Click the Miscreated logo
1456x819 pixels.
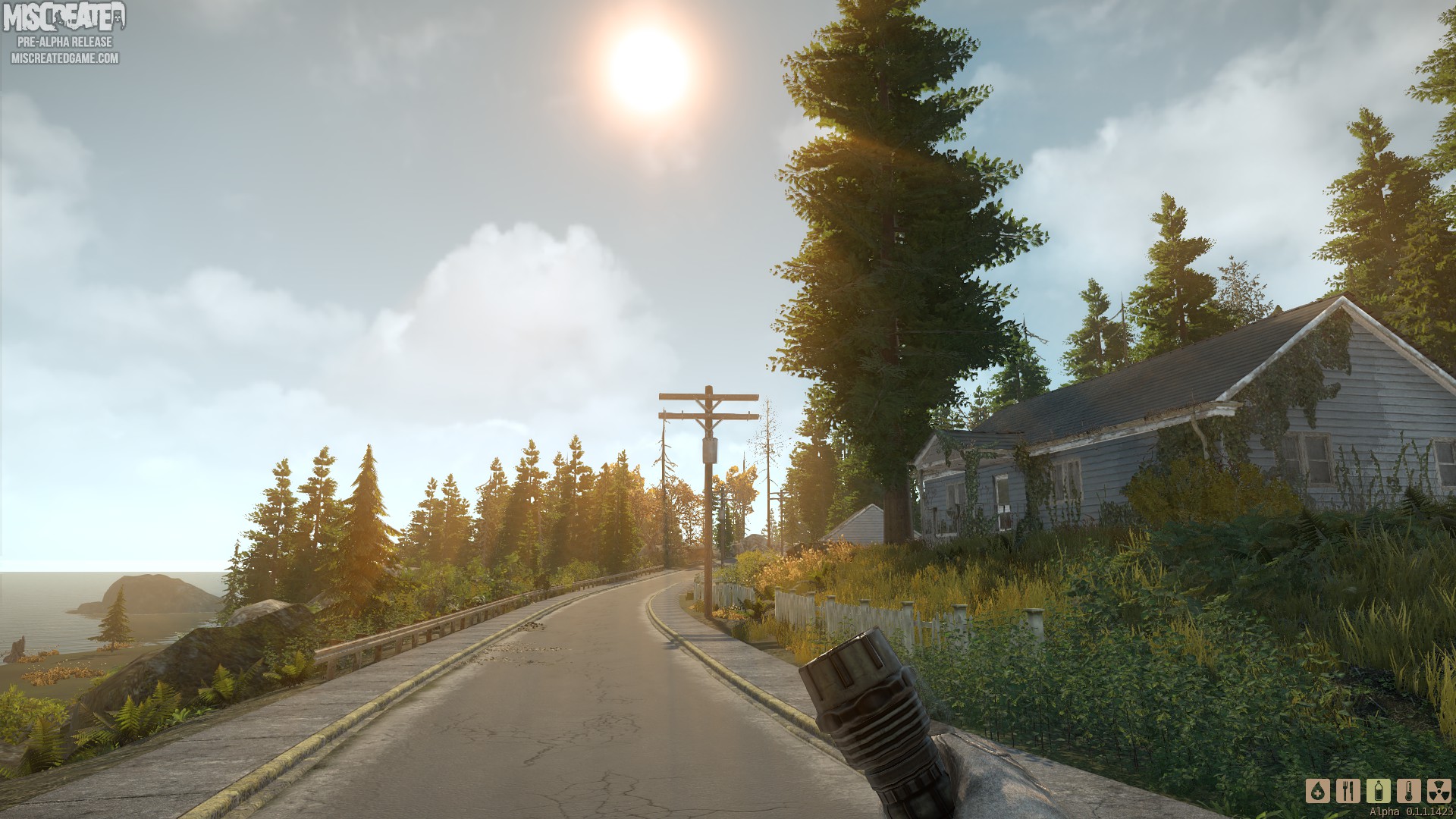tap(64, 15)
